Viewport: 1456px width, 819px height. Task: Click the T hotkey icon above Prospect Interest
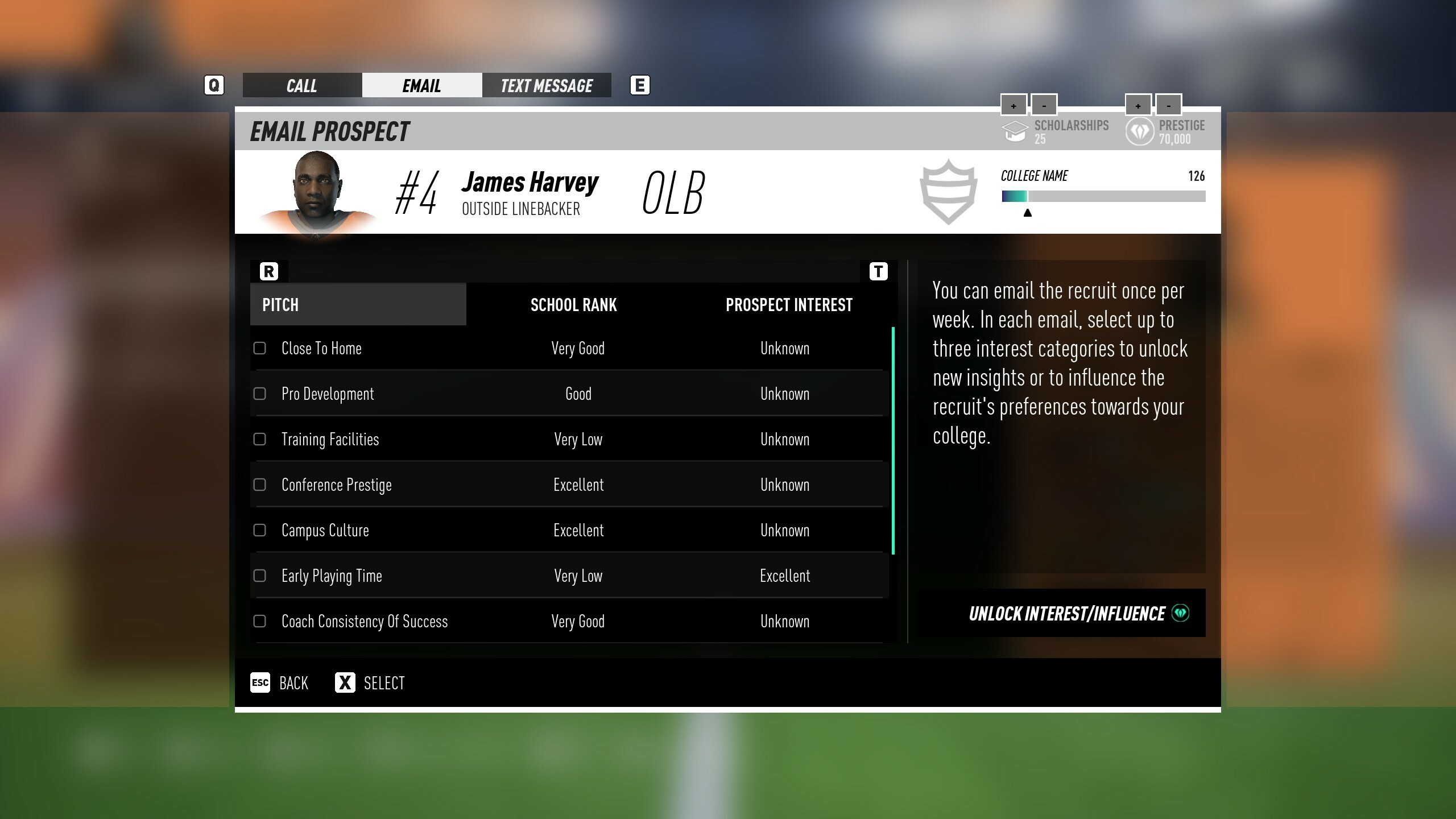coord(878,271)
